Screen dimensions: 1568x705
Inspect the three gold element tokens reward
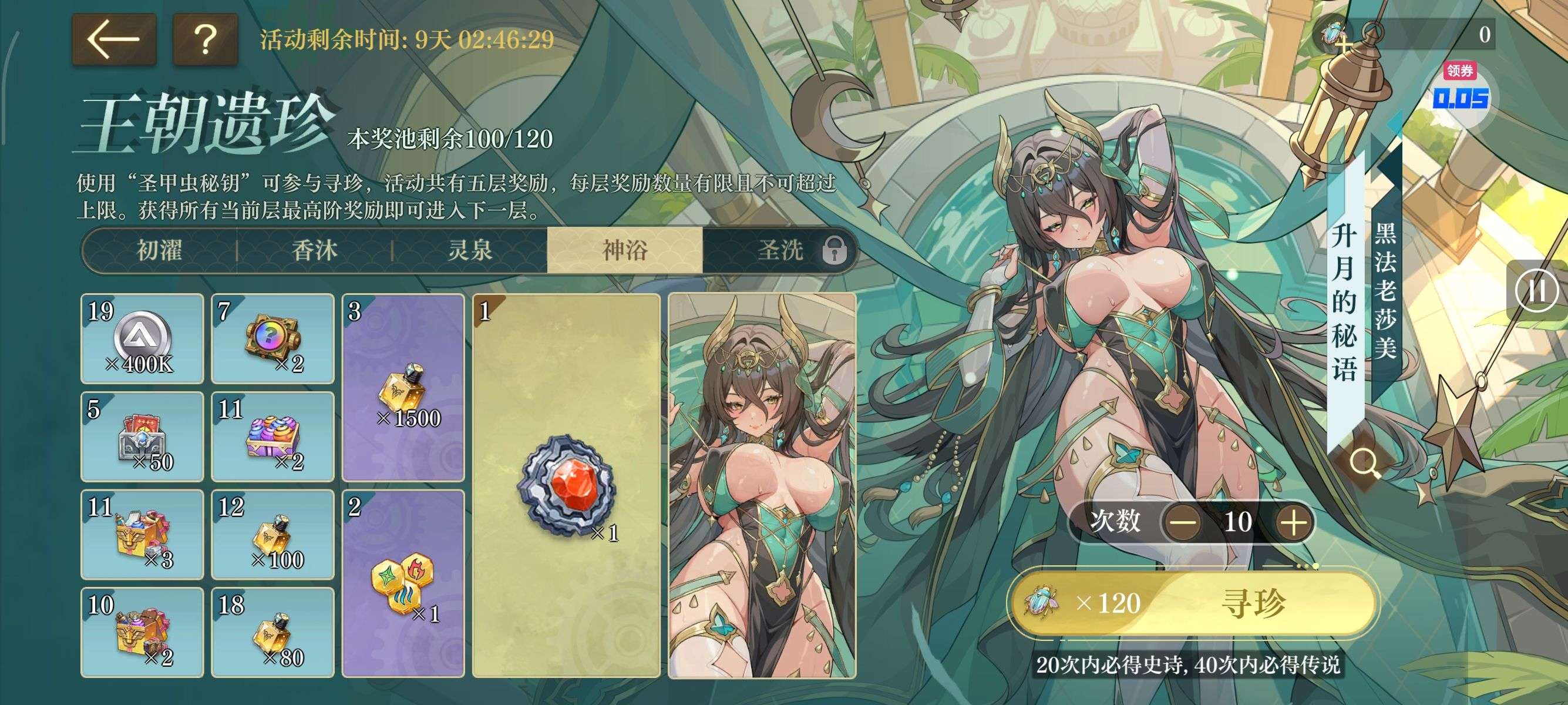pos(403,583)
